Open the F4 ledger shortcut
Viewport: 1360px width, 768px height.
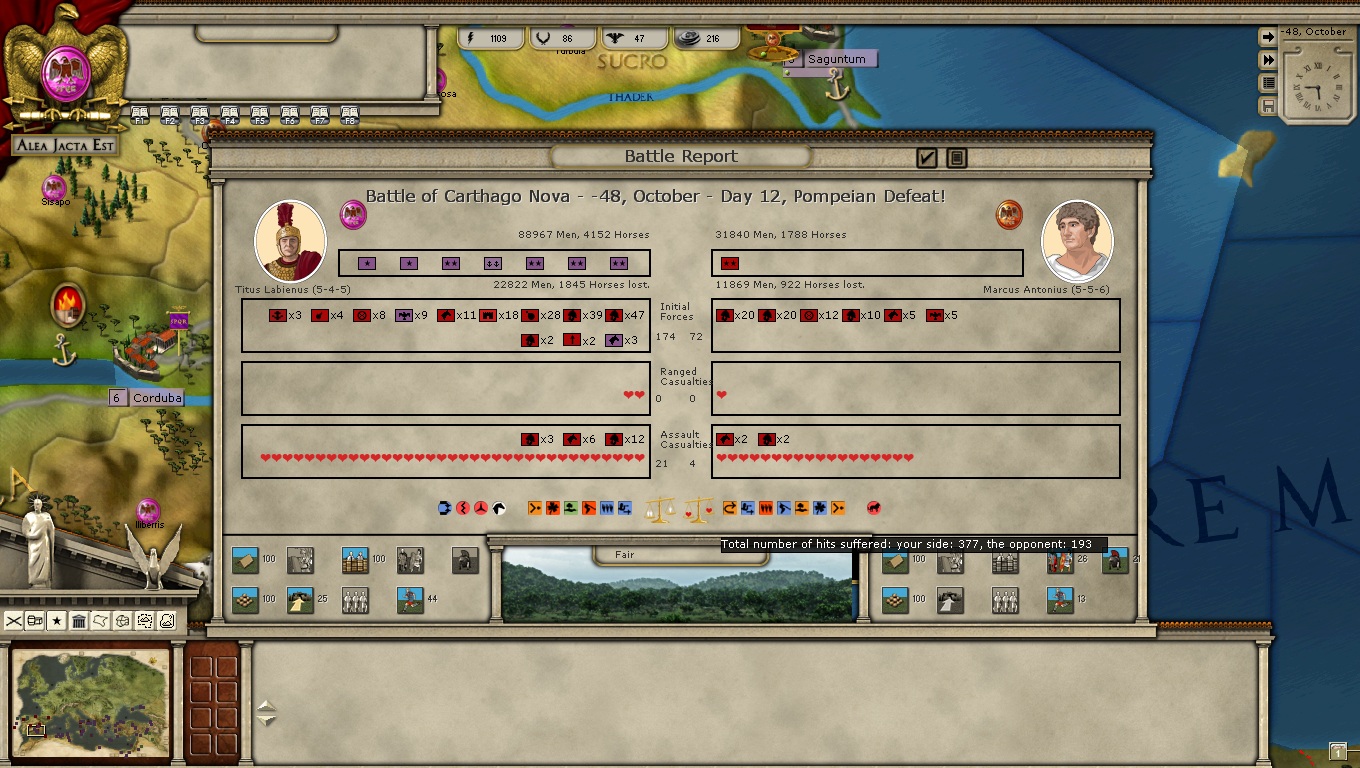pos(230,115)
